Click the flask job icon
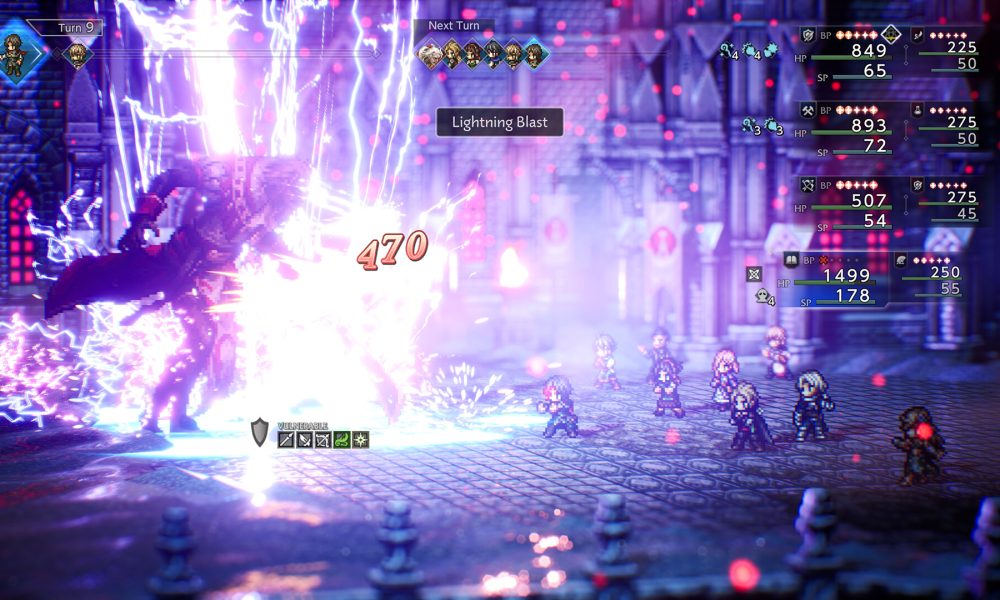The image size is (1000, 600). pos(917,111)
